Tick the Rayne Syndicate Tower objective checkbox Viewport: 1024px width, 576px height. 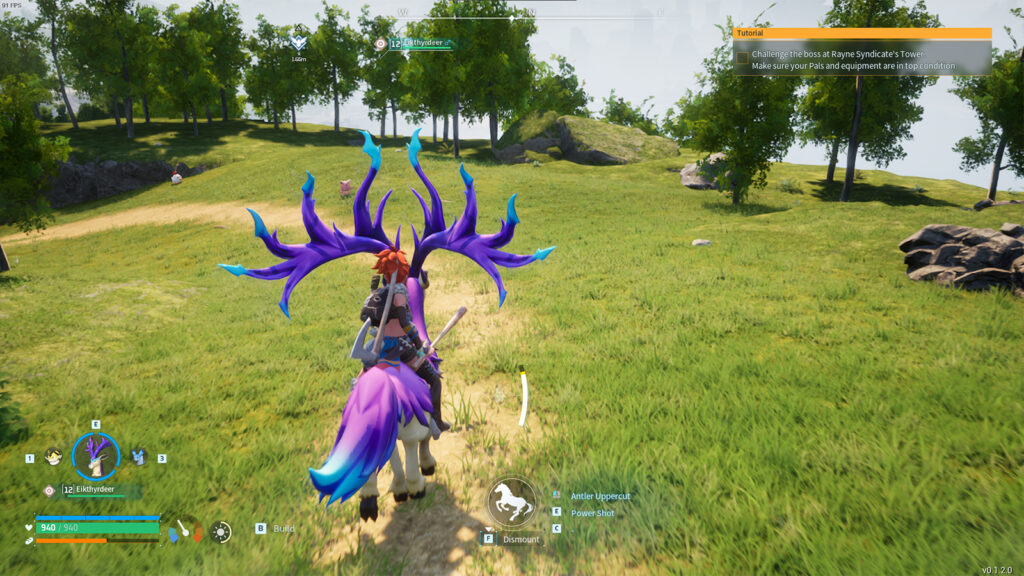(x=742, y=59)
